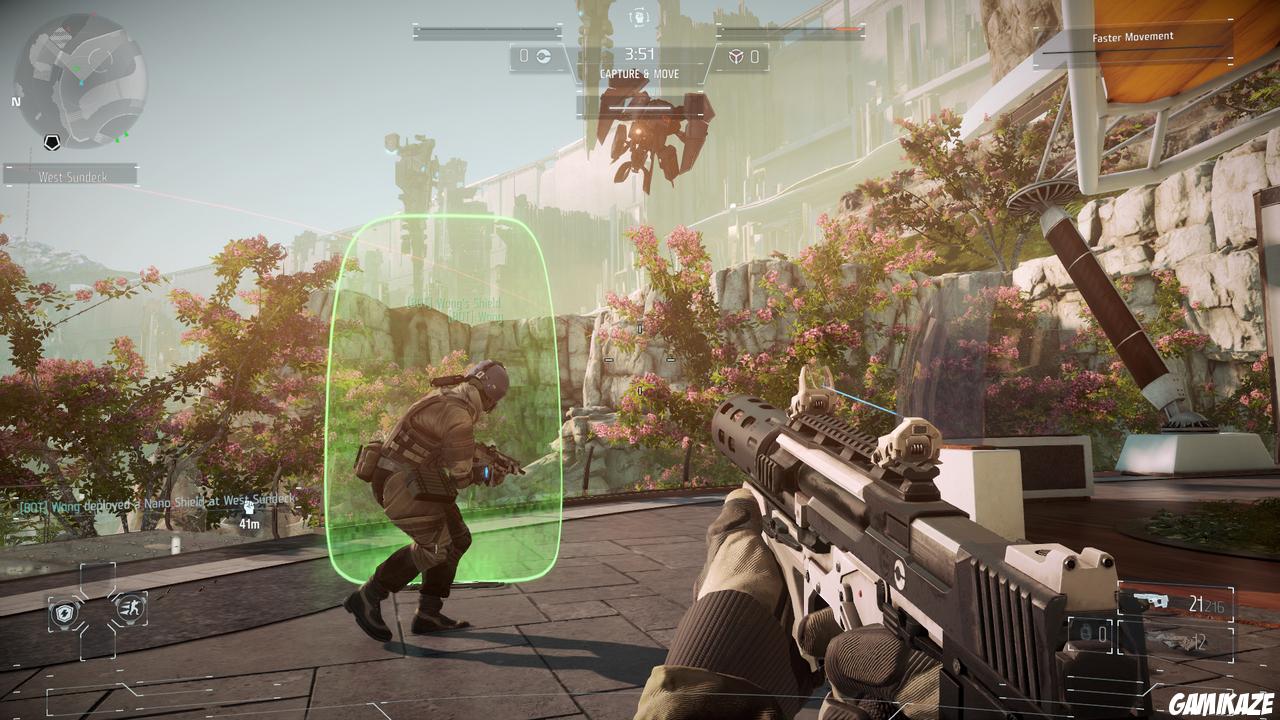Viewport: 1280px width, 720px height.
Task: Toggle the green Nano Shield dome highlight
Action: [x=450, y=400]
